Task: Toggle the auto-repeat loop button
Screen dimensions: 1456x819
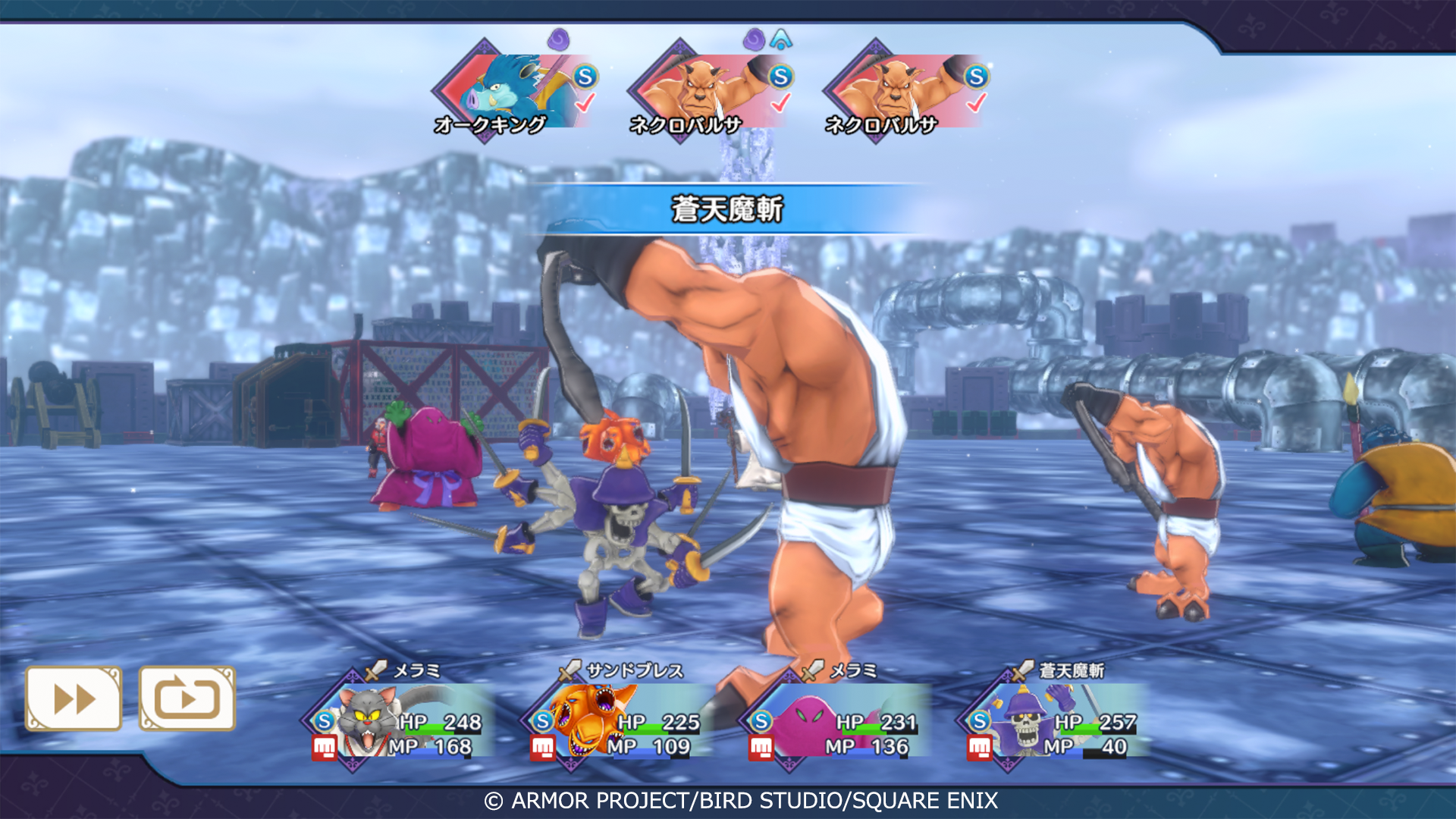Action: tap(187, 698)
